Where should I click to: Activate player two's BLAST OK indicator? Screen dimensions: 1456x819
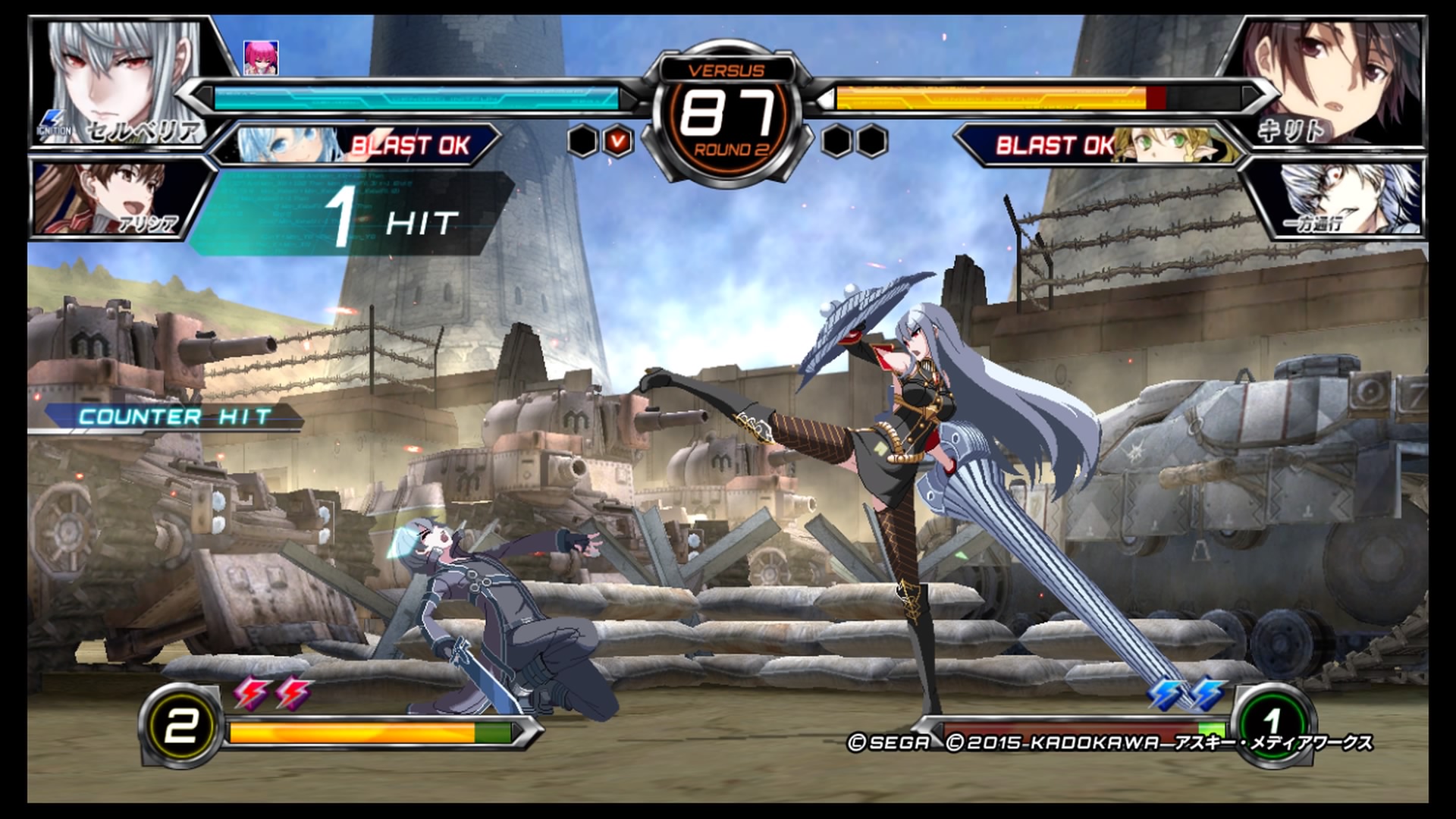tap(1054, 145)
